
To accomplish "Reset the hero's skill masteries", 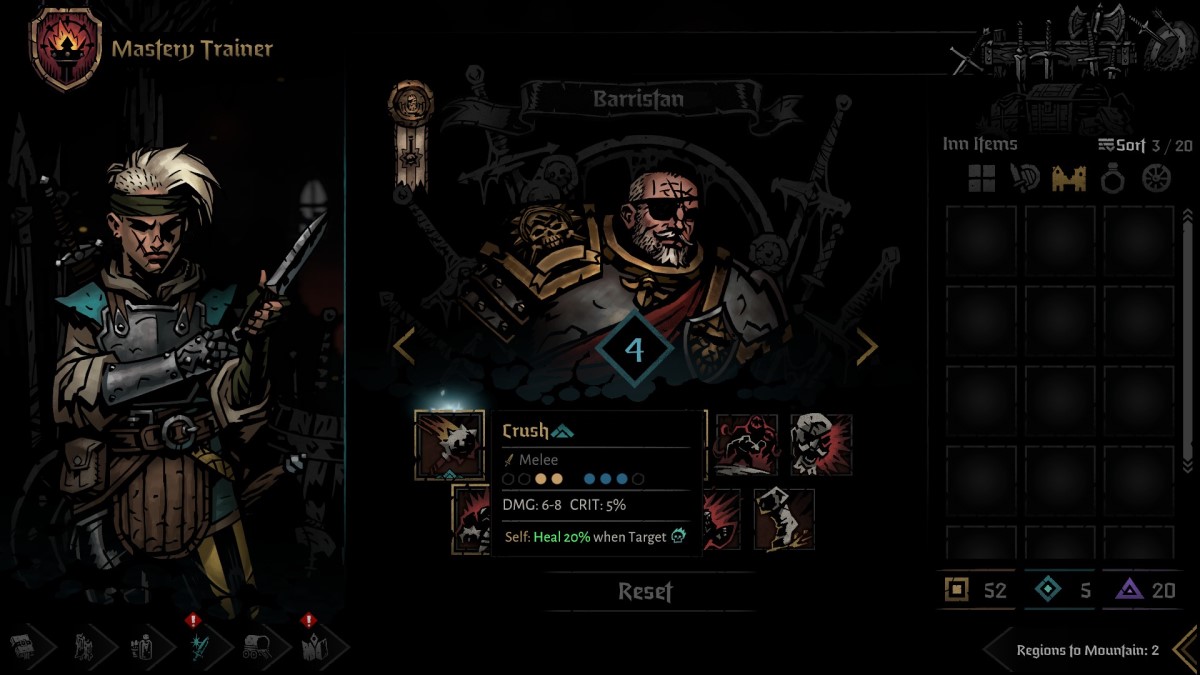I will point(645,591).
